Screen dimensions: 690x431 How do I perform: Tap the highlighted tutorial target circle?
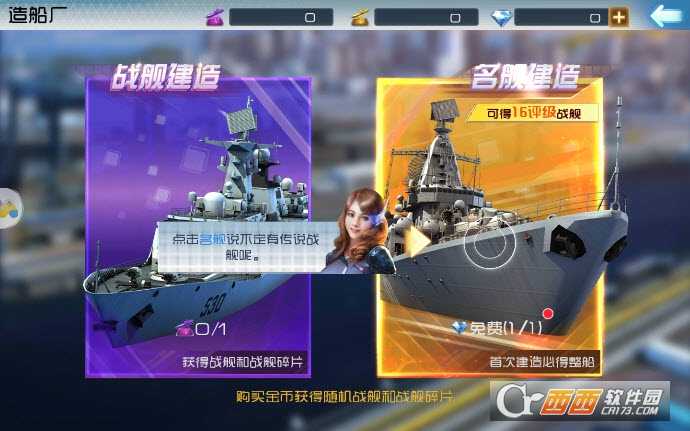click(490, 241)
